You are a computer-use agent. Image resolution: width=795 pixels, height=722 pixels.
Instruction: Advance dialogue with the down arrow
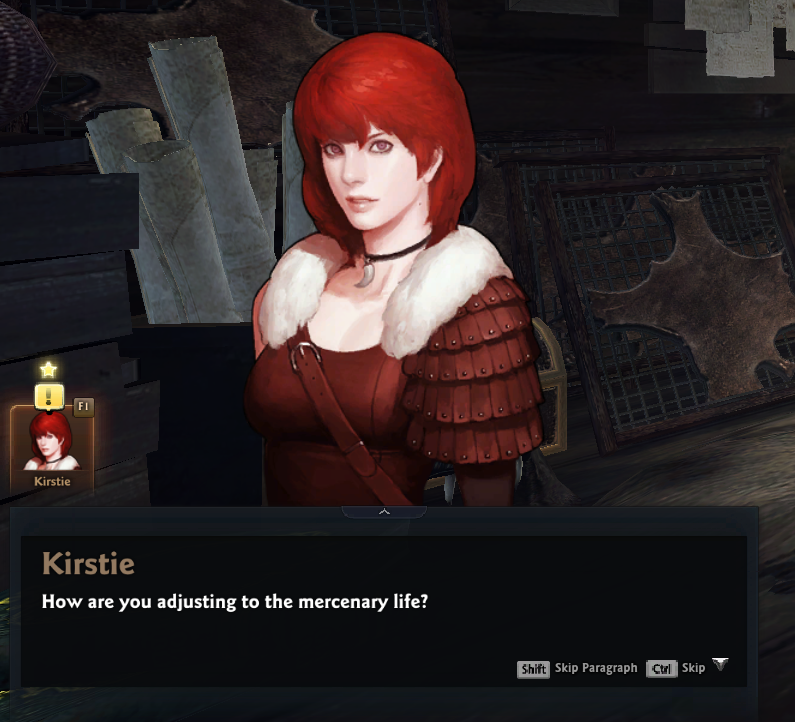720,665
